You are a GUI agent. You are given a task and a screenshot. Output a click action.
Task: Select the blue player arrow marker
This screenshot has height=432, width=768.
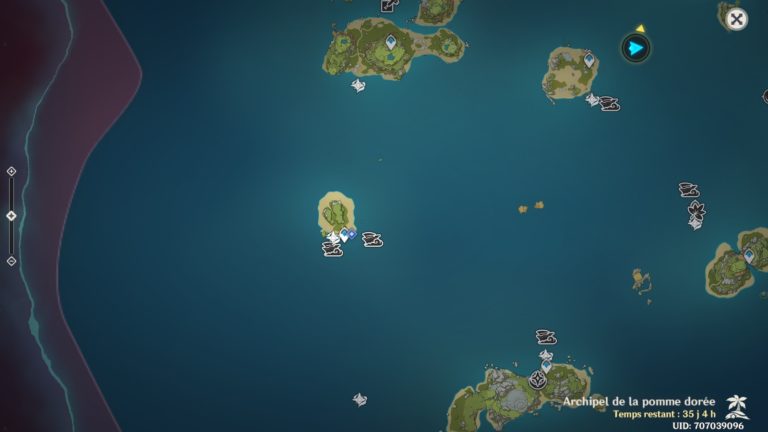[636, 48]
